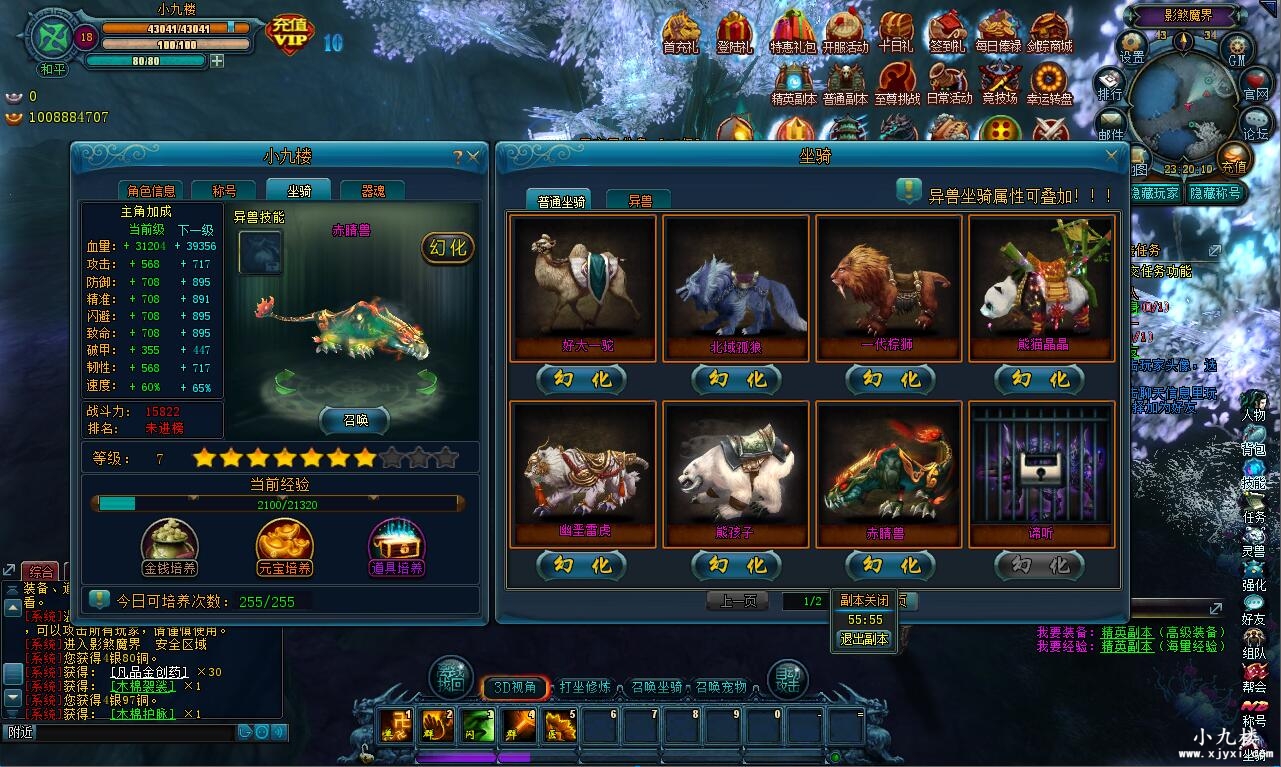Screen dimensions: 1281x767
Task: Open the 剑猫商城 shop icon
Action: pos(1050,27)
